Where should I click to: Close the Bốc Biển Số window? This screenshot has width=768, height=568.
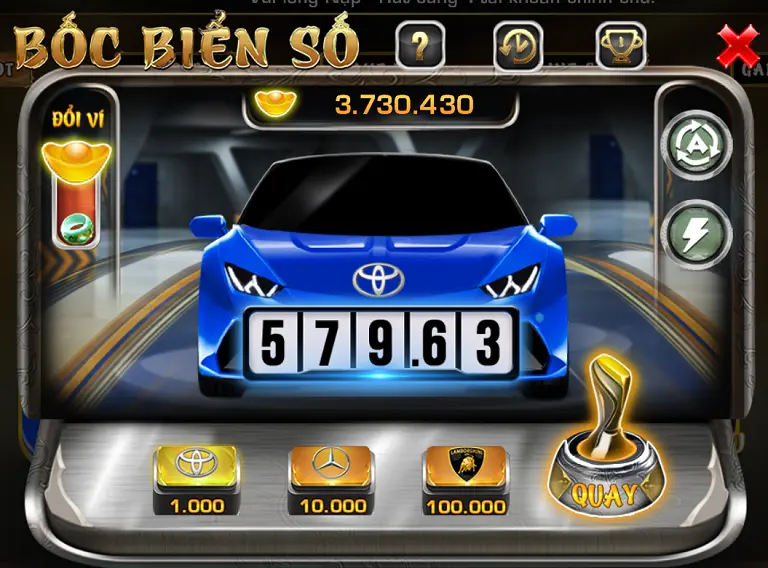pyautogui.click(x=738, y=46)
